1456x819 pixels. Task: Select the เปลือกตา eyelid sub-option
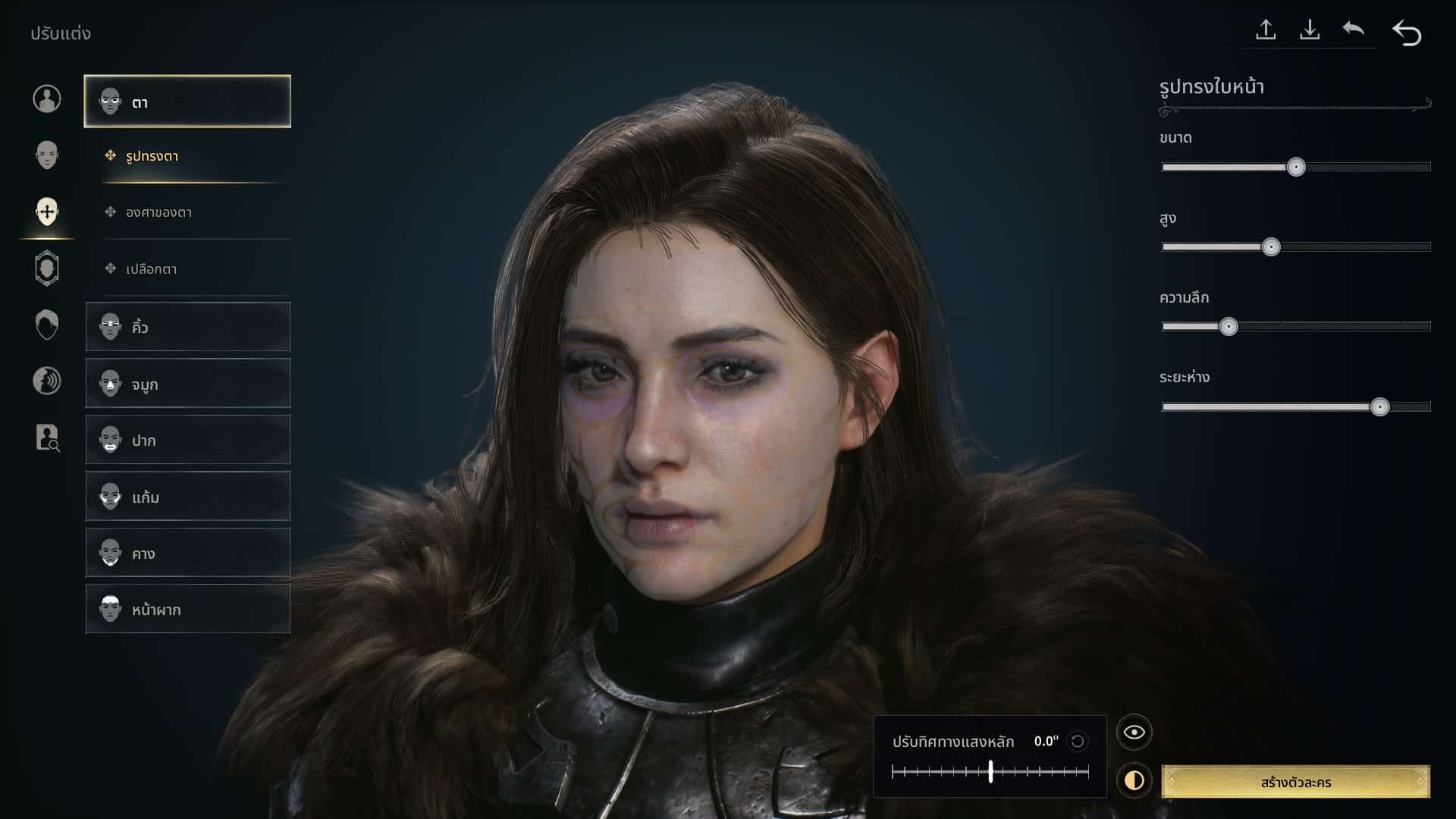pos(152,268)
